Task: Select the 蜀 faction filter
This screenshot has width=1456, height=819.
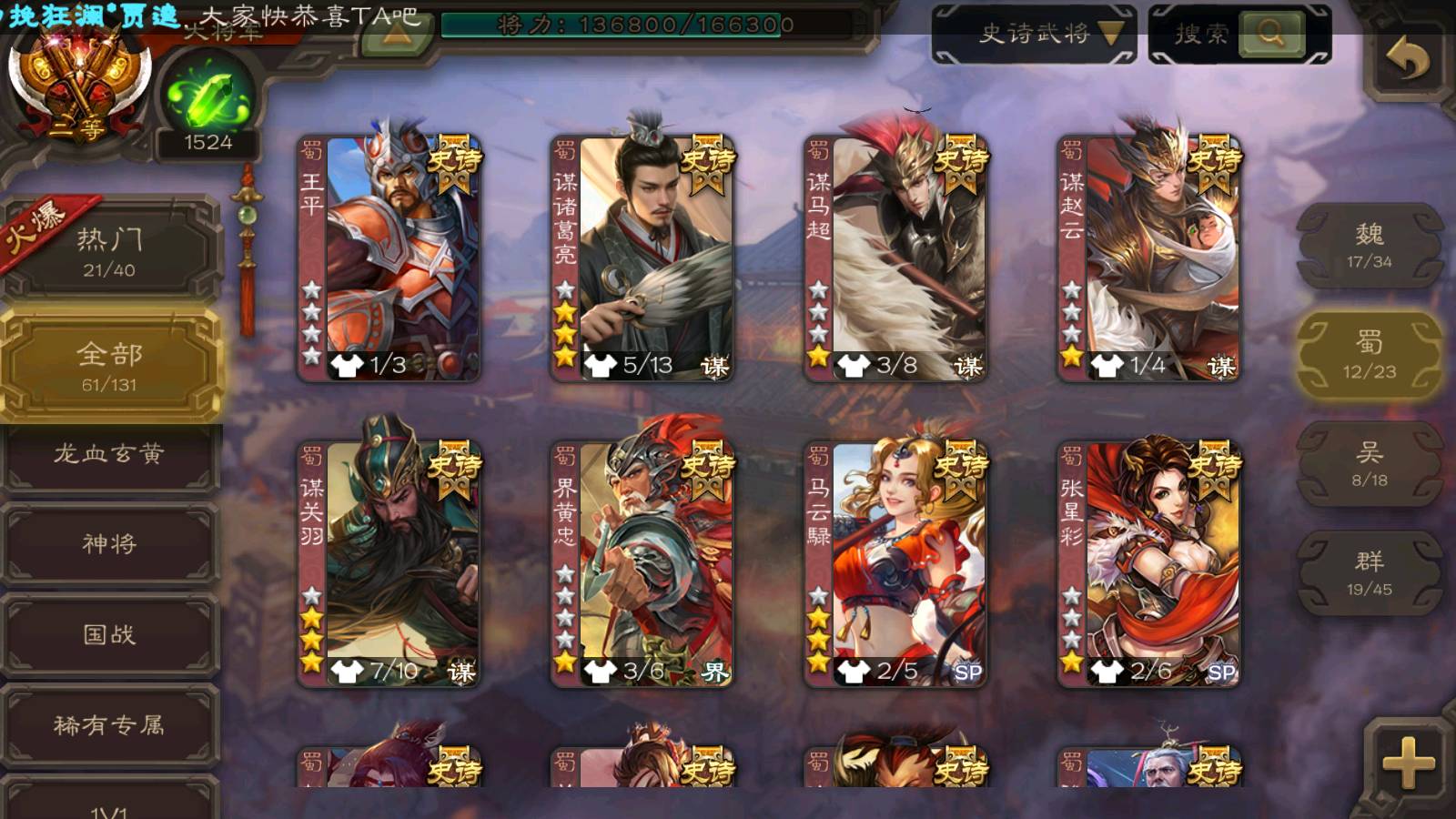Action: pos(1369,355)
